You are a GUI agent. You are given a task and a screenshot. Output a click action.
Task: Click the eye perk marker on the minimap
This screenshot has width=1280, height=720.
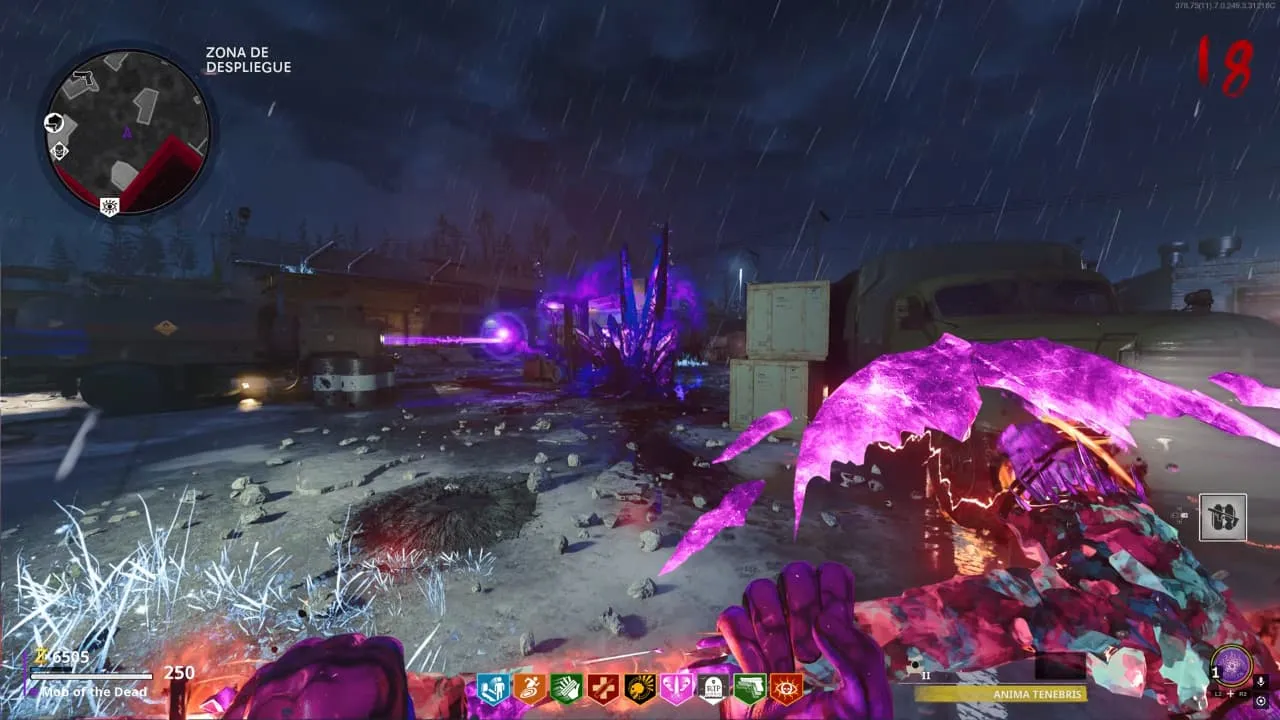point(109,206)
